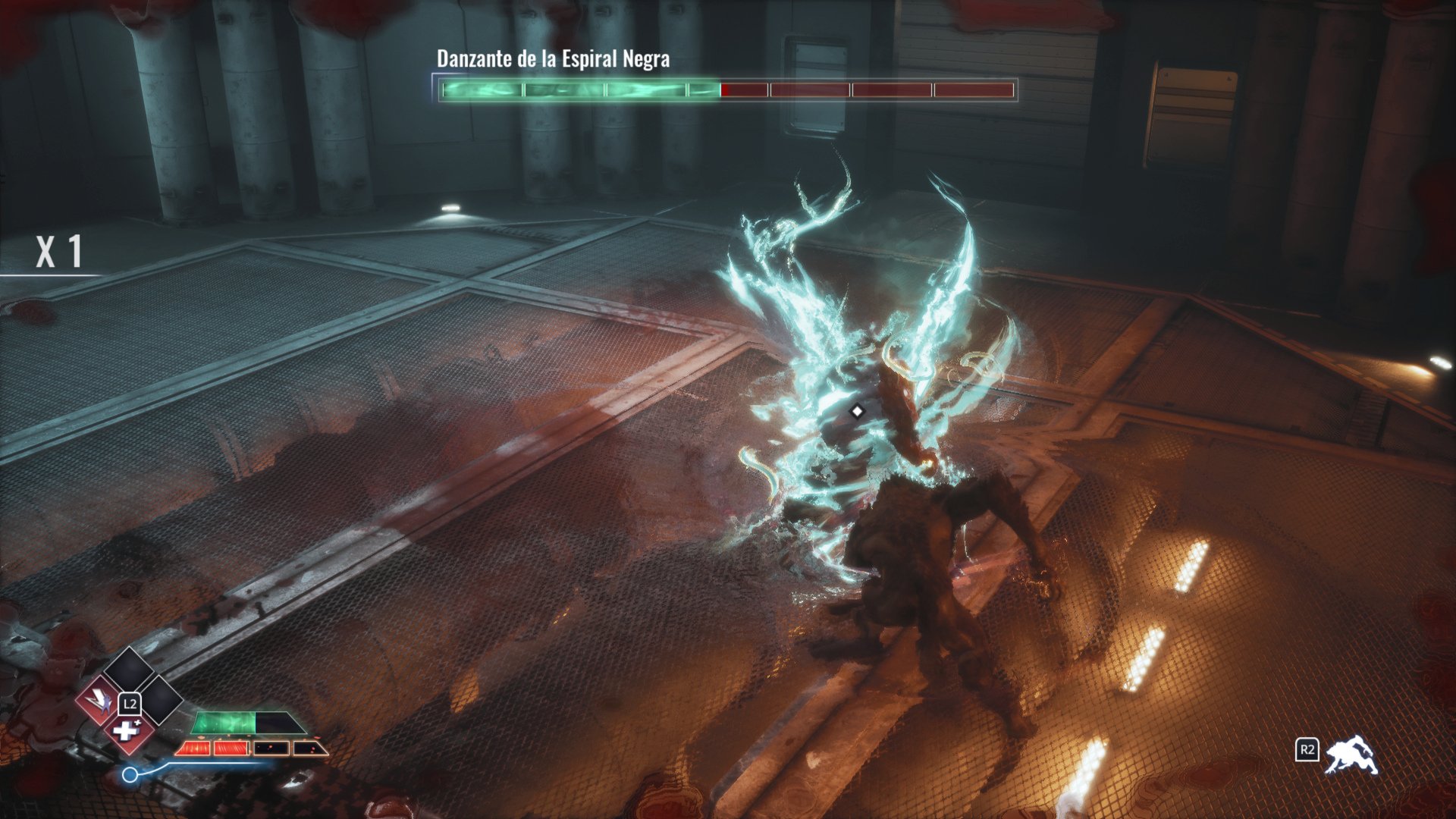Click the last empty boss health segment
This screenshot has width=1456, height=819.
[x=974, y=89]
